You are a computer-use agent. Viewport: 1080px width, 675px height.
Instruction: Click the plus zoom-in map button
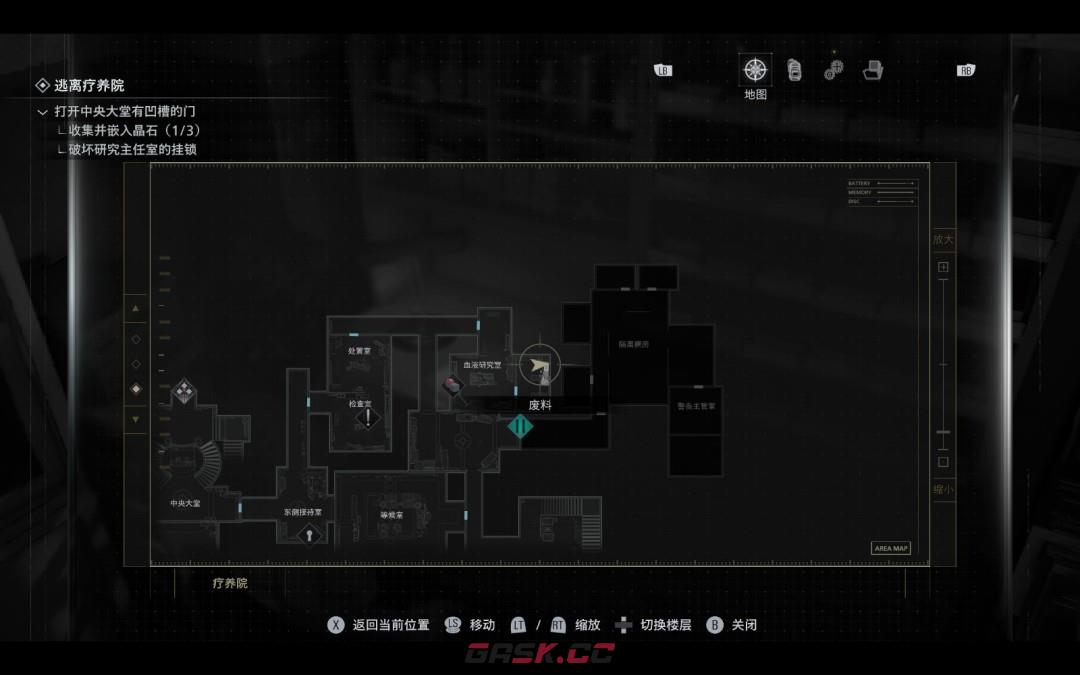pyautogui.click(x=943, y=267)
